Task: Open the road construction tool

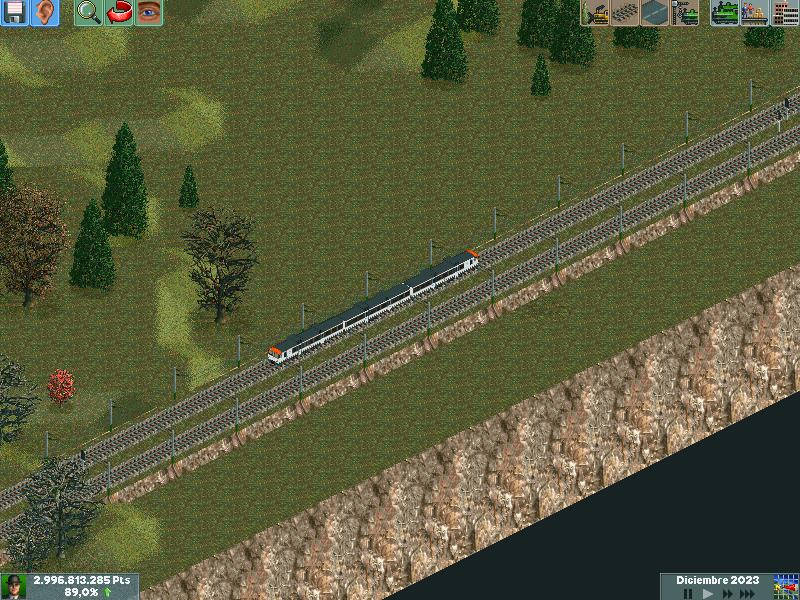Action: 655,13
